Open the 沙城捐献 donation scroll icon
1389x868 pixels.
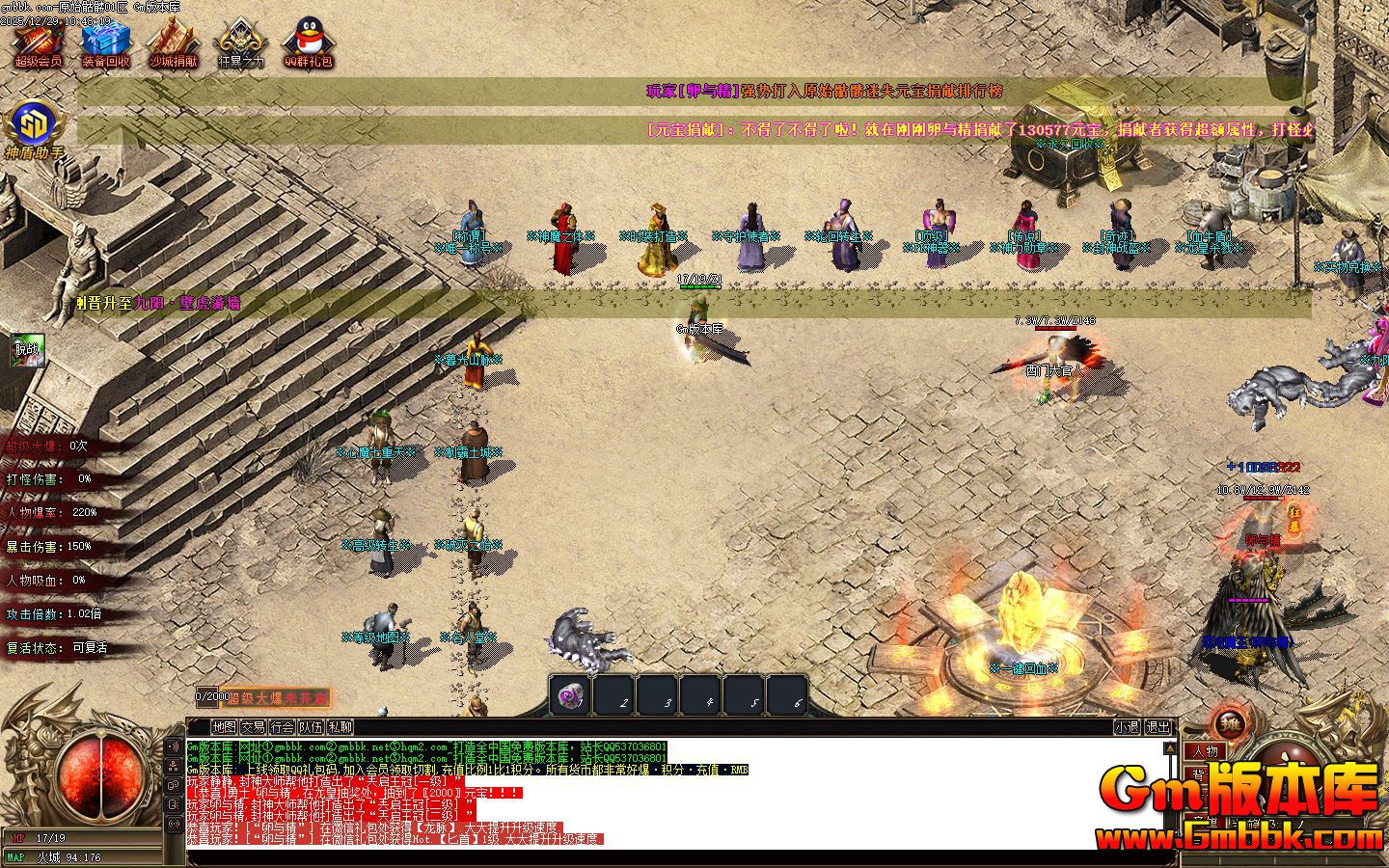173,41
